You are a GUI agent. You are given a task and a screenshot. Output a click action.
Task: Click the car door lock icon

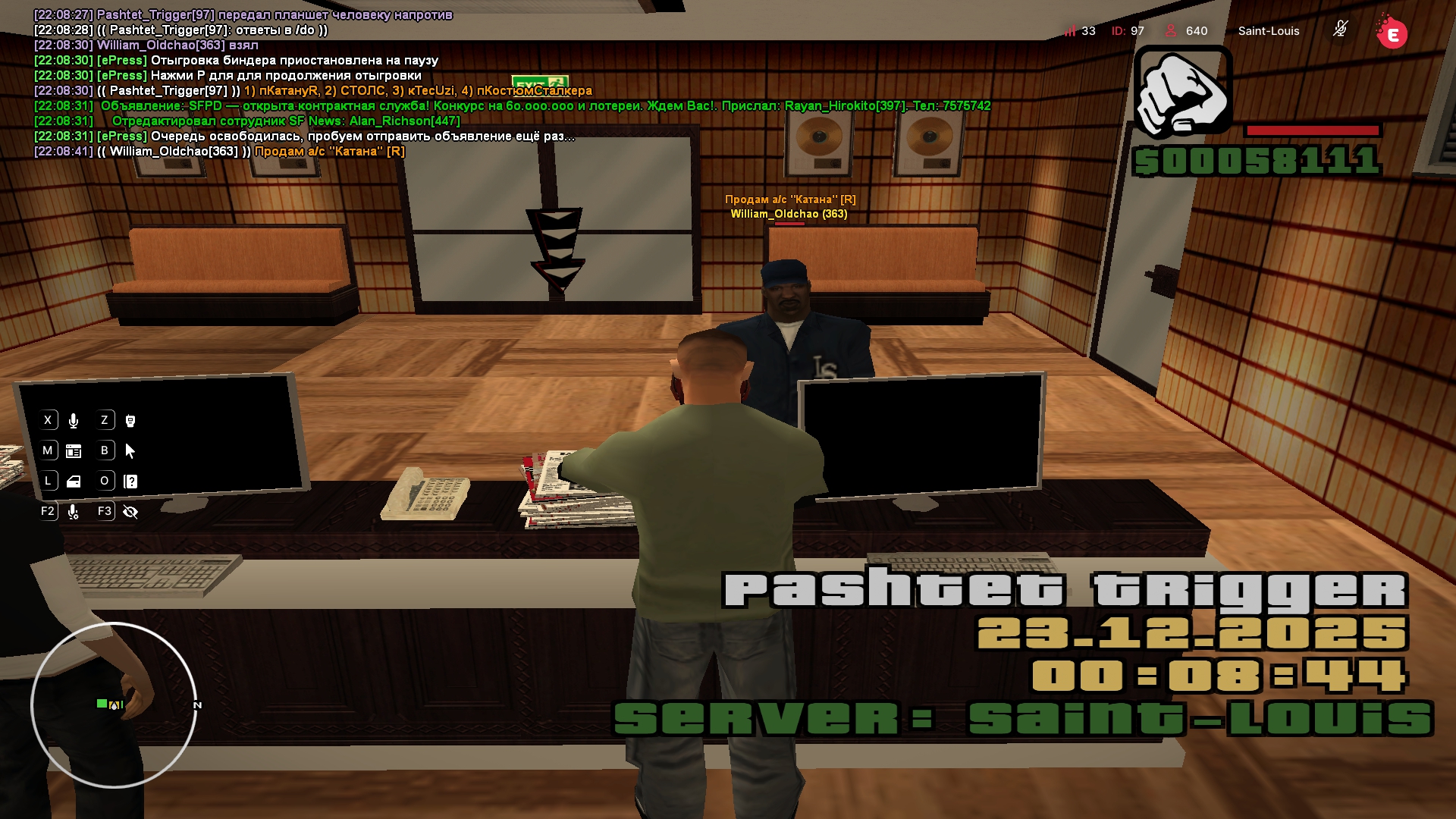point(74,482)
